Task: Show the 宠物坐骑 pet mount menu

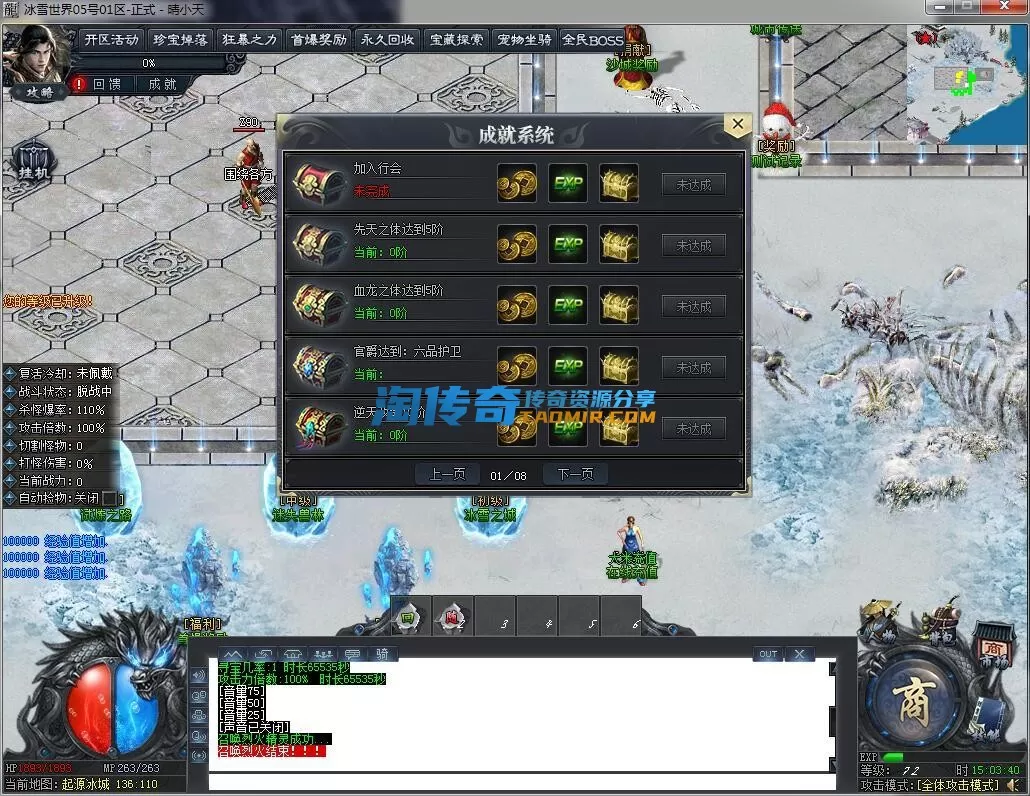Action: (524, 40)
